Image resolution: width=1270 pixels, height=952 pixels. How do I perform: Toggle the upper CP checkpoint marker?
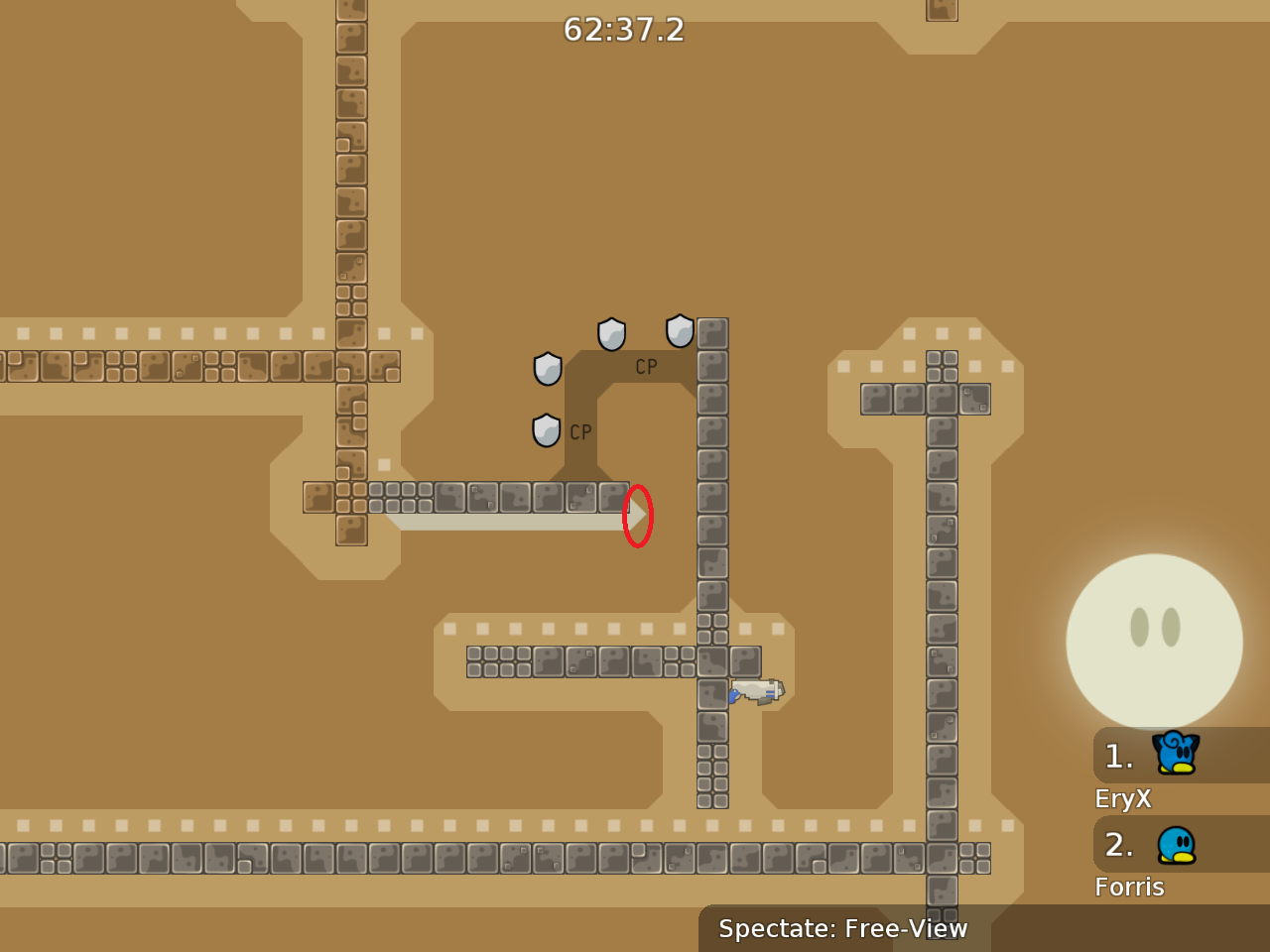646,366
